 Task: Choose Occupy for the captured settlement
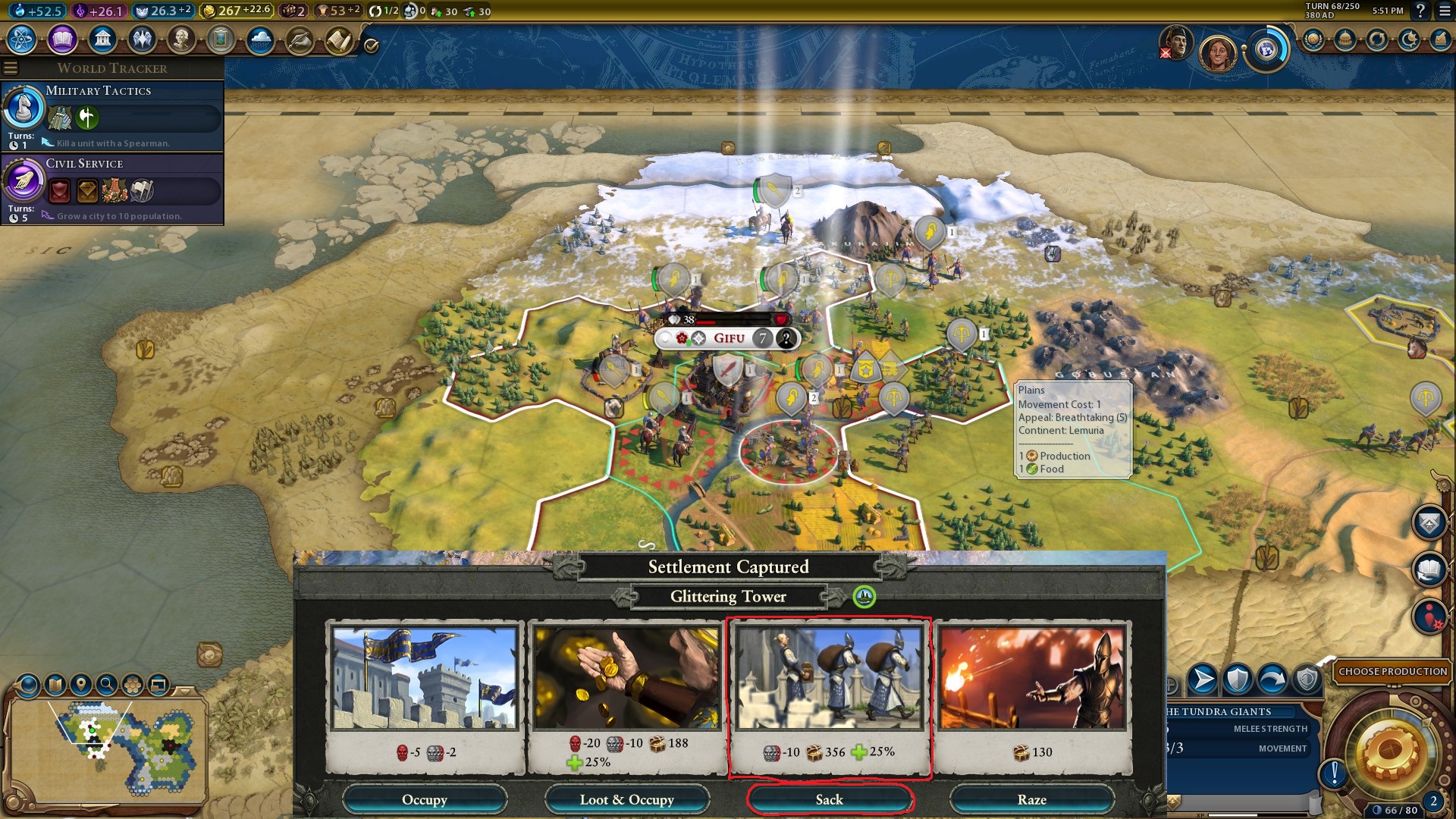tap(424, 799)
